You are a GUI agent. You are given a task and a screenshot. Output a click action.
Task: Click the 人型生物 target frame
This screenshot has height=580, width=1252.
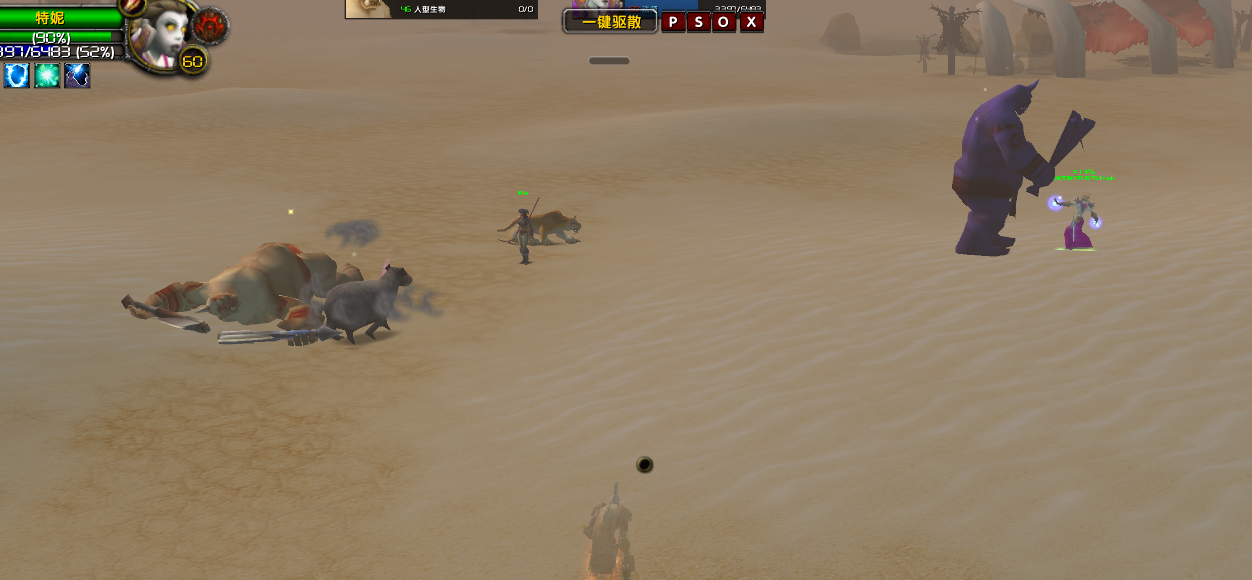pos(441,9)
